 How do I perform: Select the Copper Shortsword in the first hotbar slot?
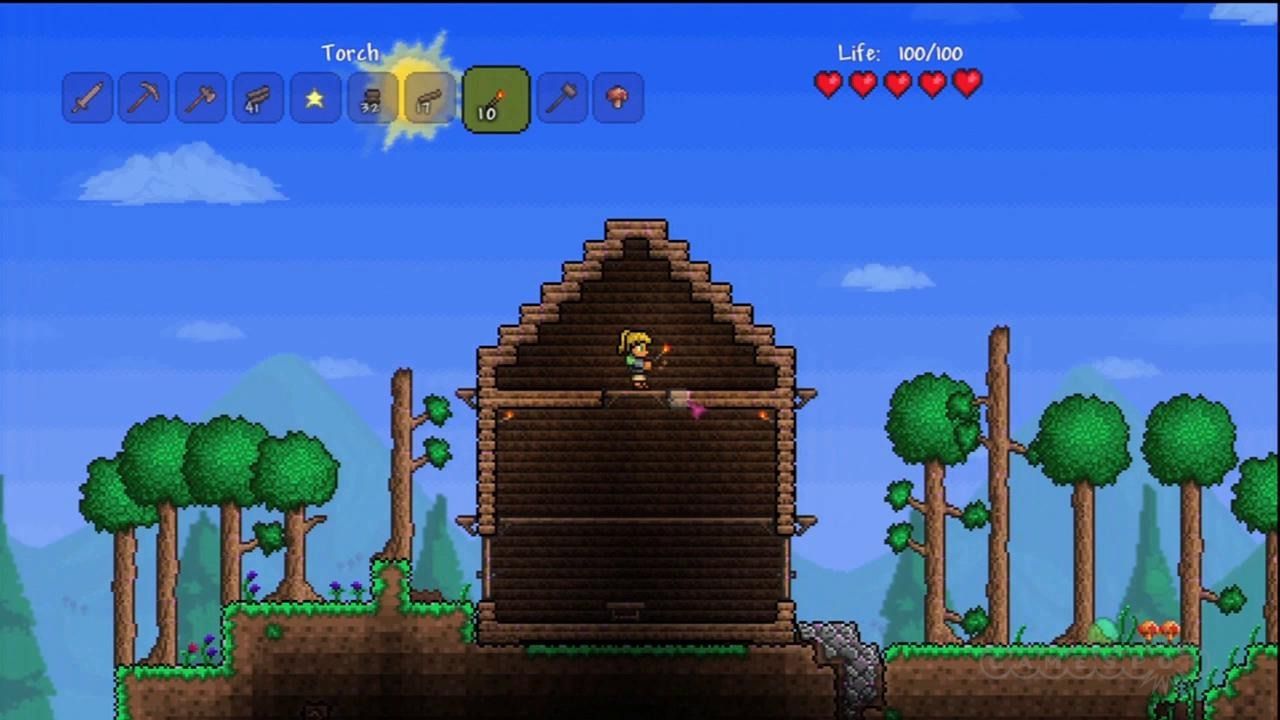[87, 97]
